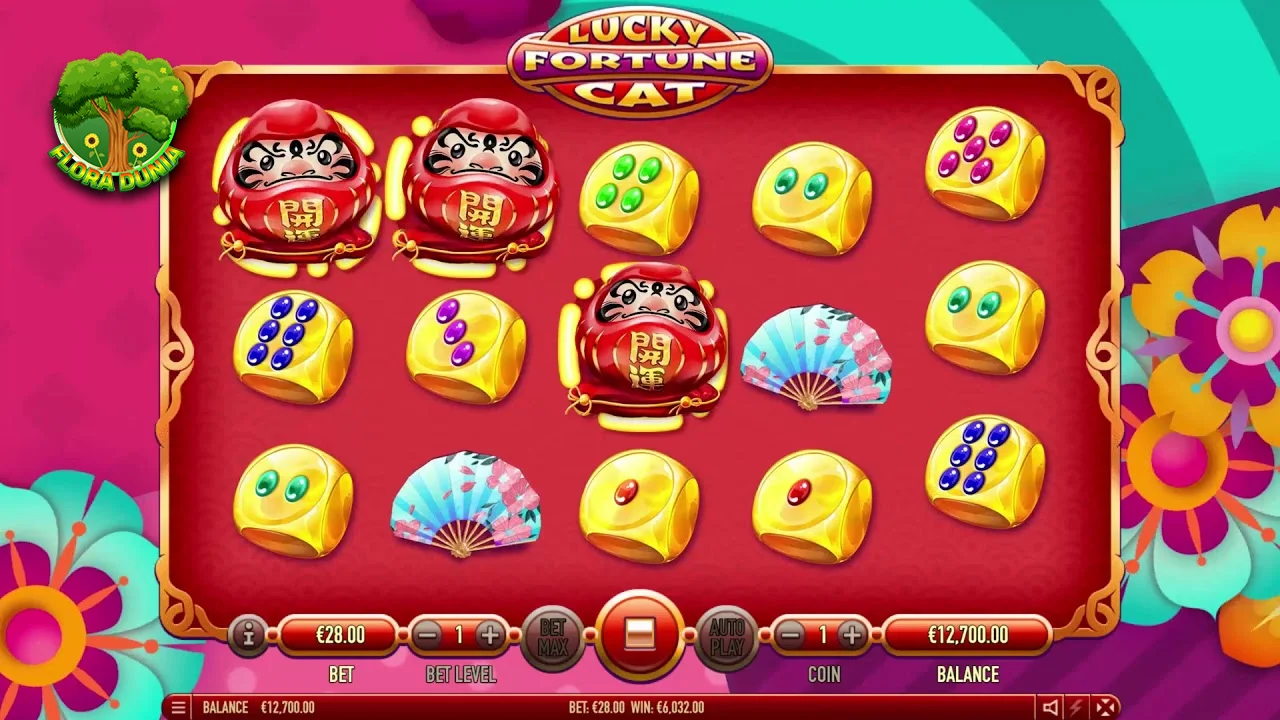Exit the game using the X icon
This screenshot has height=720, width=1280.
click(x=1105, y=707)
